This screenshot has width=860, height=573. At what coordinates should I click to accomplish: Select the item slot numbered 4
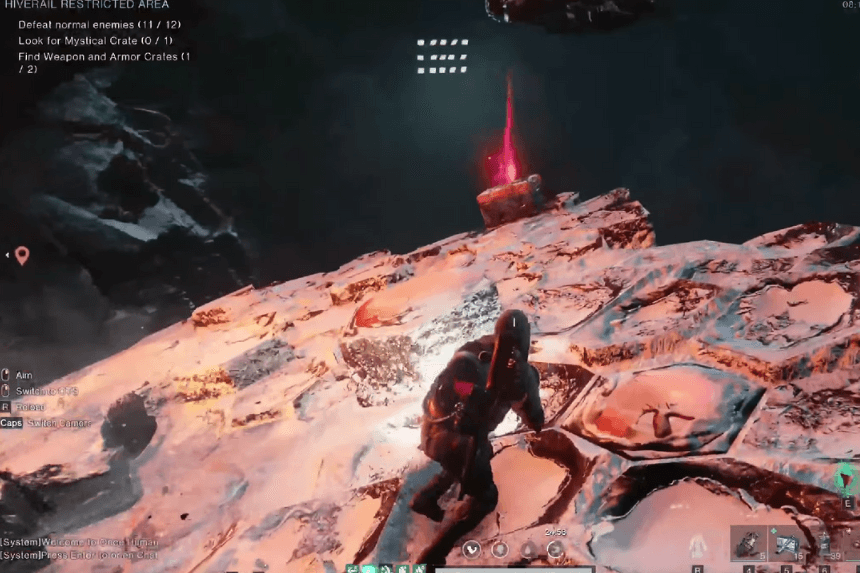click(x=747, y=544)
